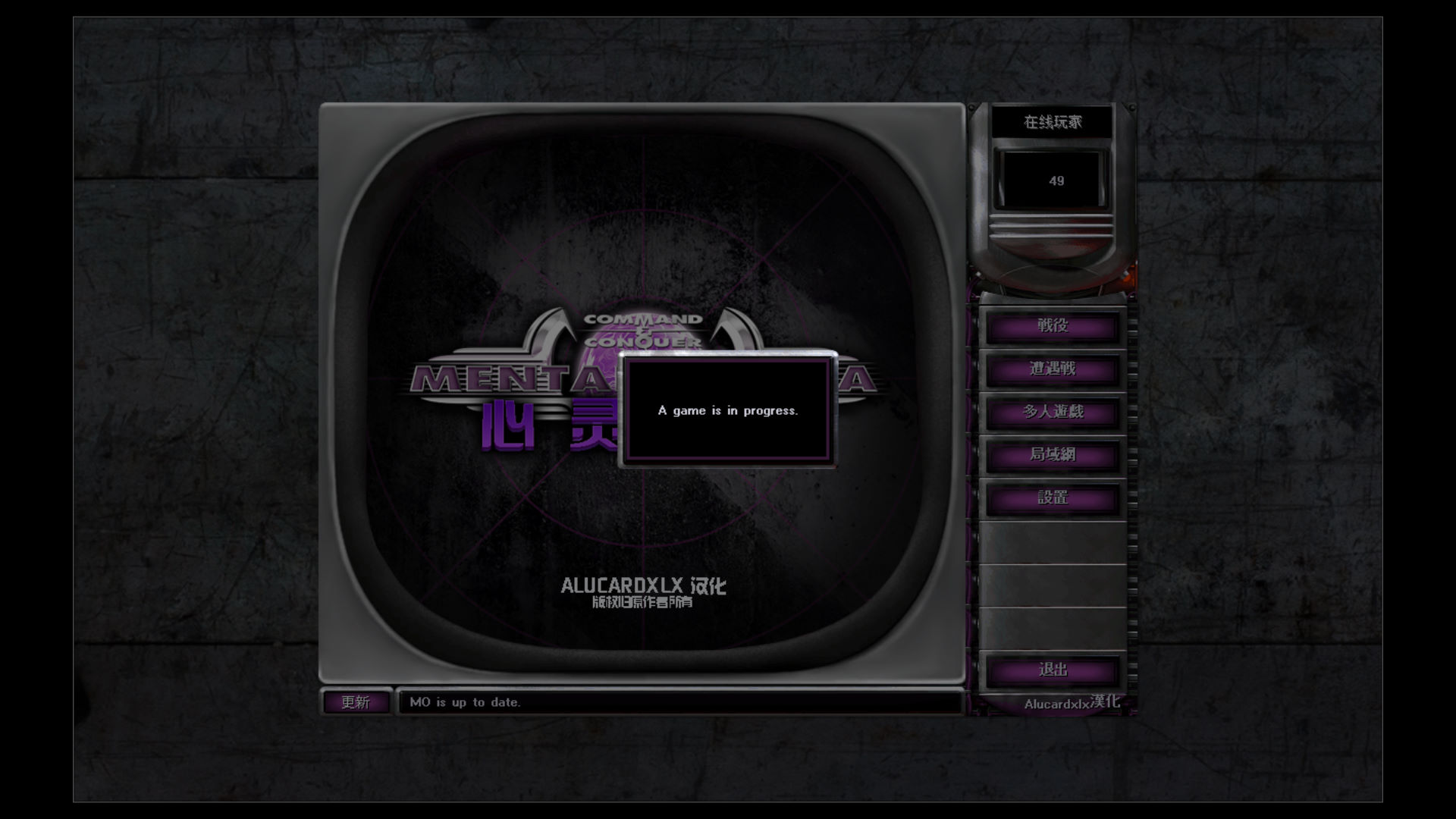Click the 更新 update button
1456x819 pixels.
click(x=356, y=702)
